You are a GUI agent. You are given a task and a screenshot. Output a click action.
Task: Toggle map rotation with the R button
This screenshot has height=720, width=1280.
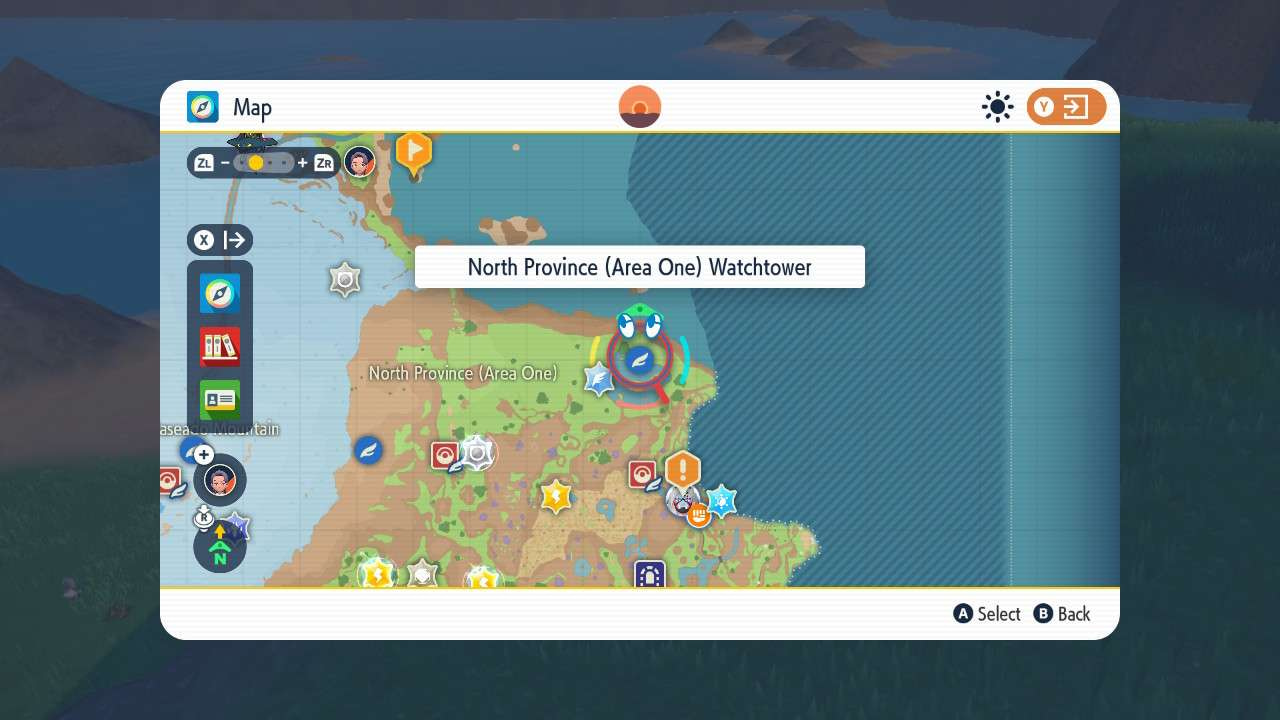click(204, 517)
